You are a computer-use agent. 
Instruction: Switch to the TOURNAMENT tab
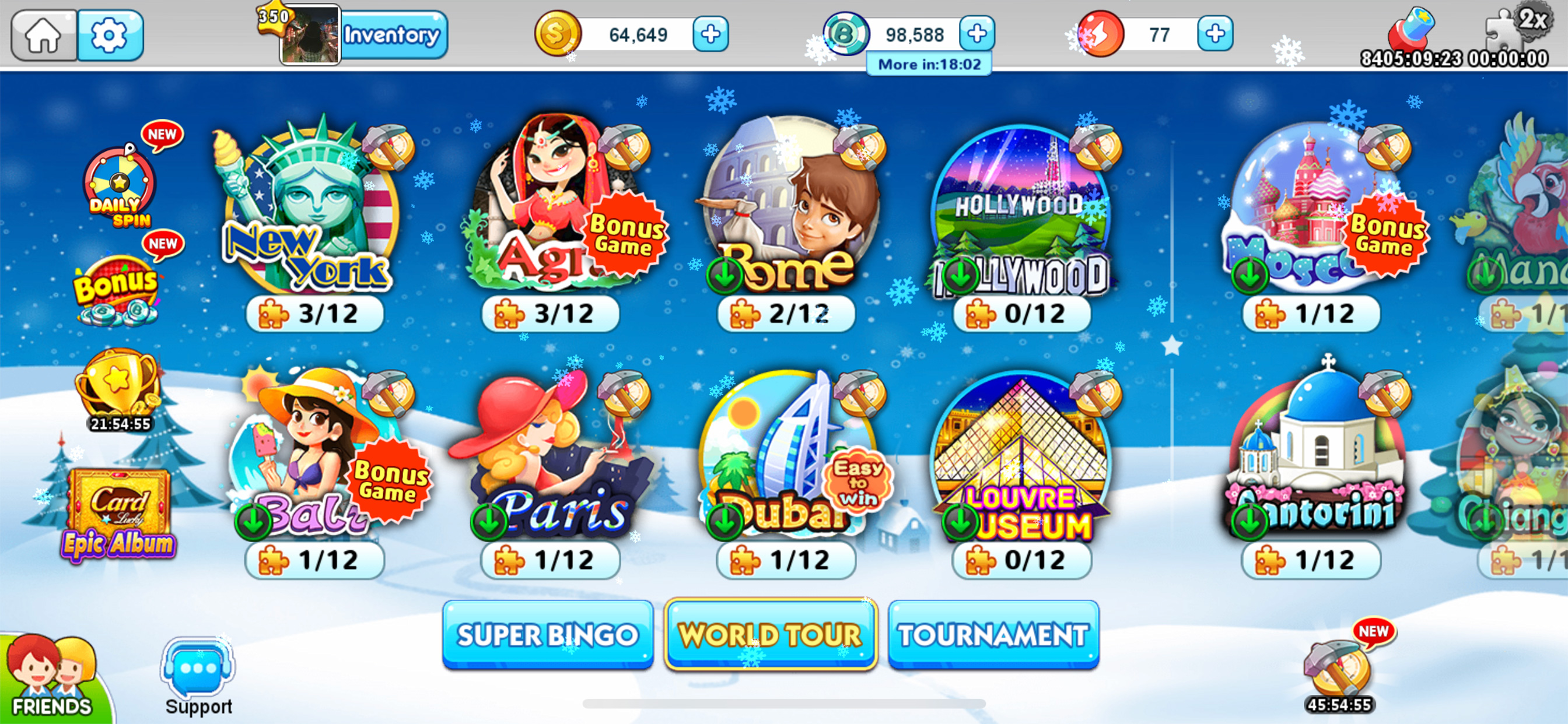tap(993, 635)
